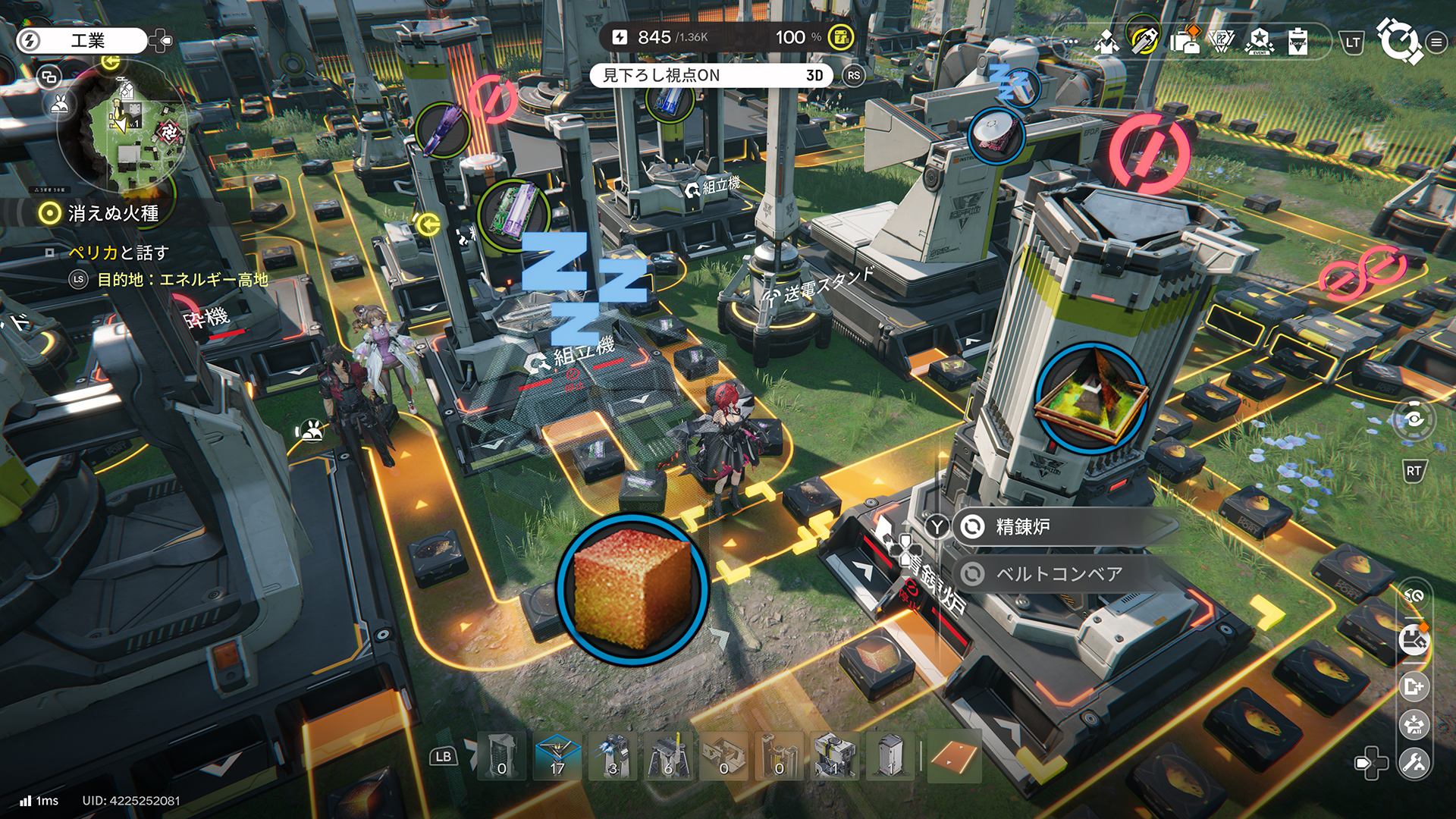Toggle the 見下ろし視点 top-down view switch
1456x819 pixels.
click(711, 75)
